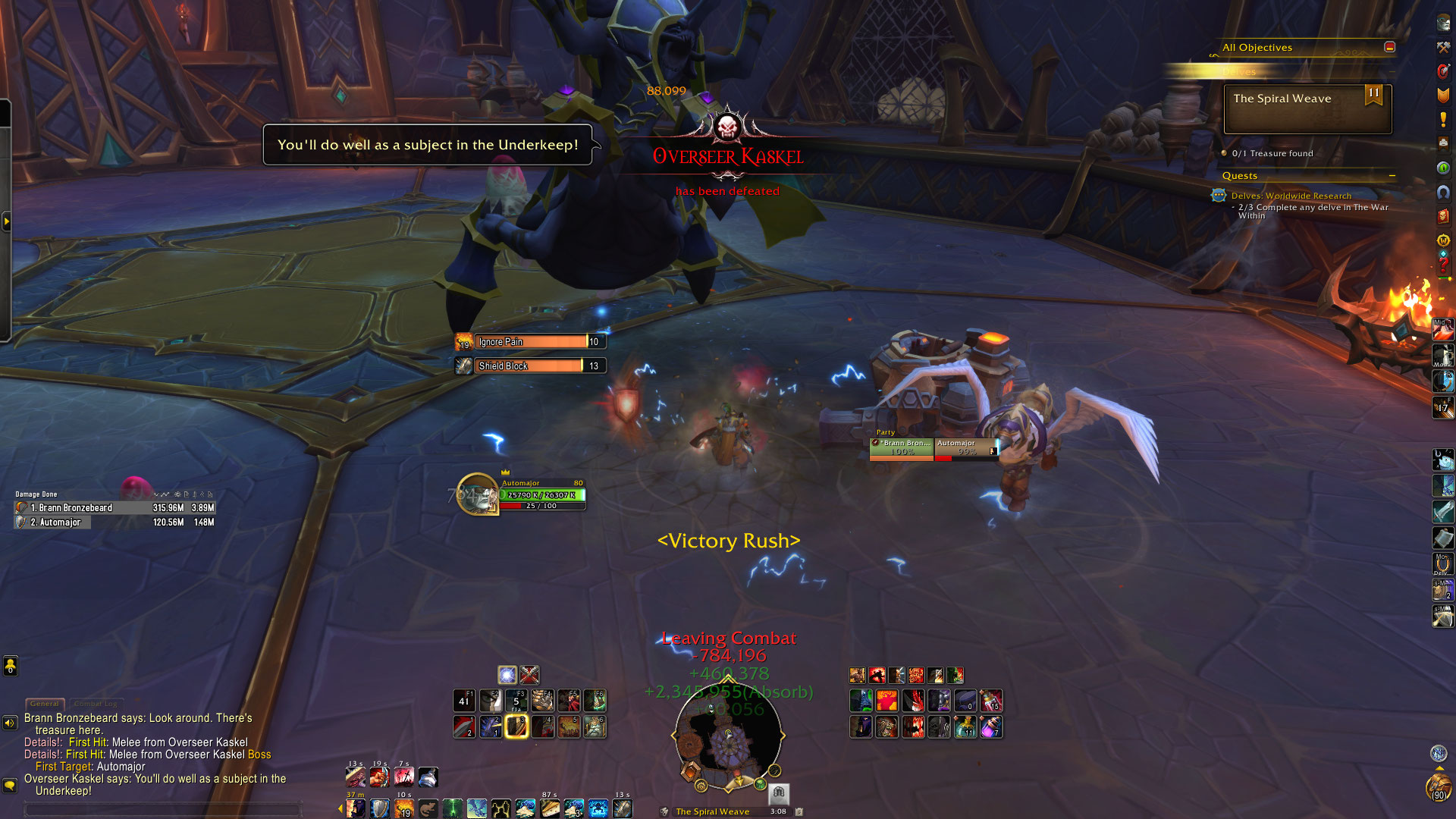Image resolution: width=1456 pixels, height=819 pixels.
Task: Collapse the Quests section header
Action: tap(1392, 176)
